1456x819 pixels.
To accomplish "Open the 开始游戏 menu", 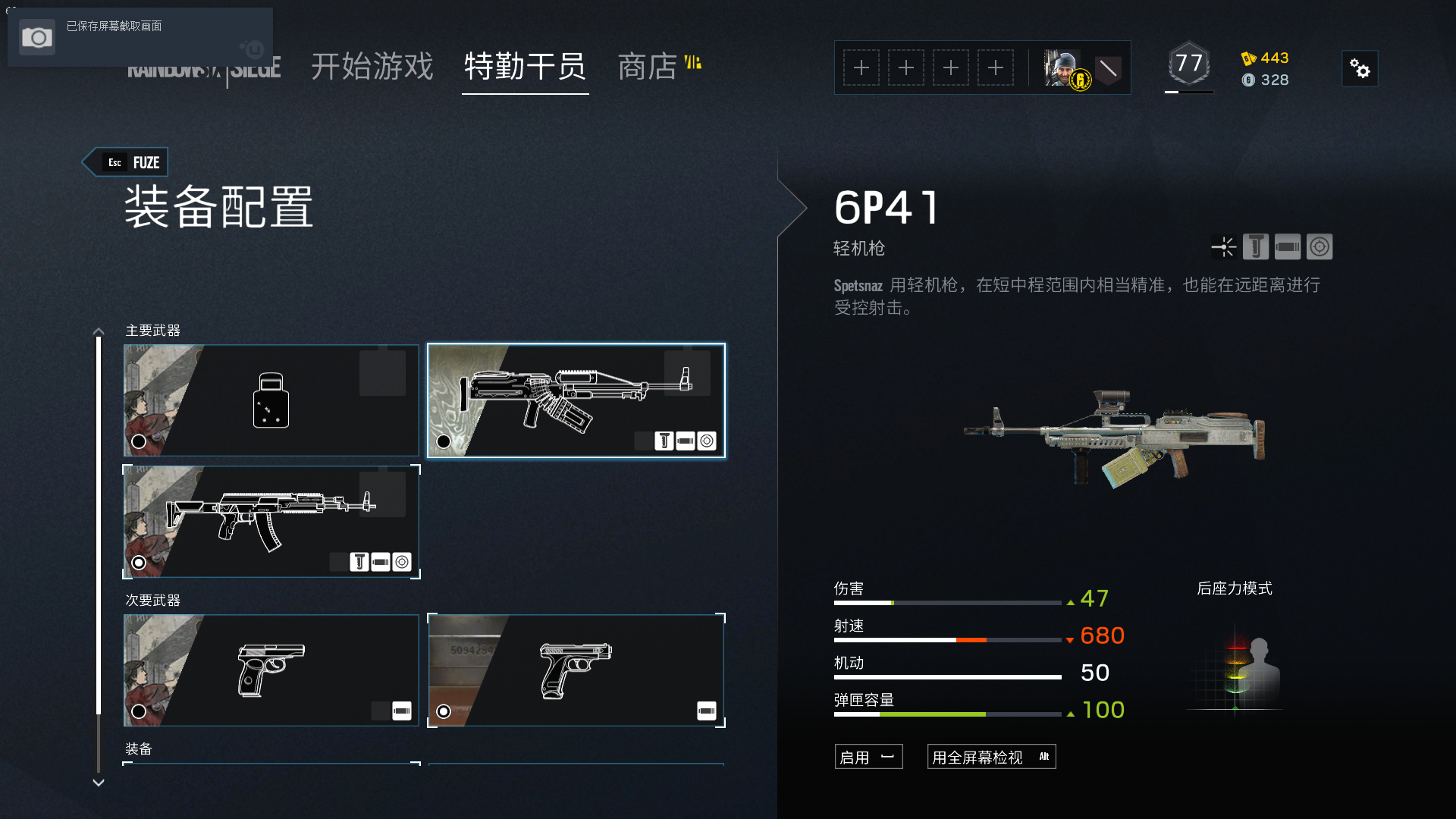I will tap(371, 67).
